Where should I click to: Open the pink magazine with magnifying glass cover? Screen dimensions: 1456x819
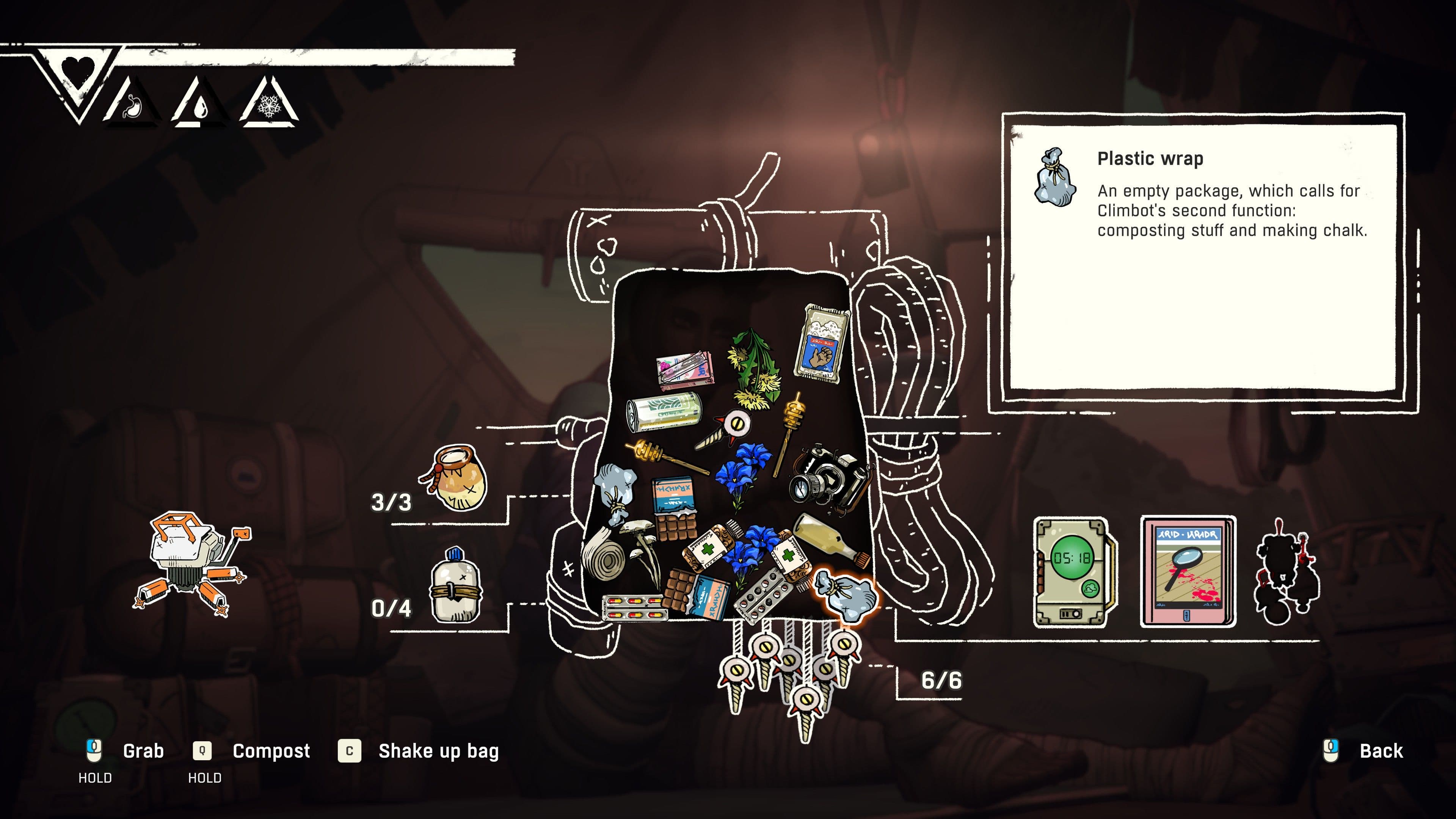pyautogui.click(x=1188, y=572)
